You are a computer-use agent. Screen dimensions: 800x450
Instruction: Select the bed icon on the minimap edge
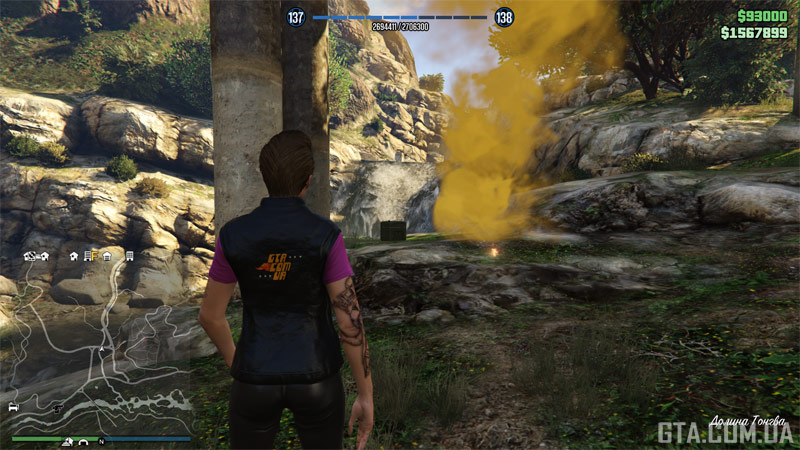[13, 408]
